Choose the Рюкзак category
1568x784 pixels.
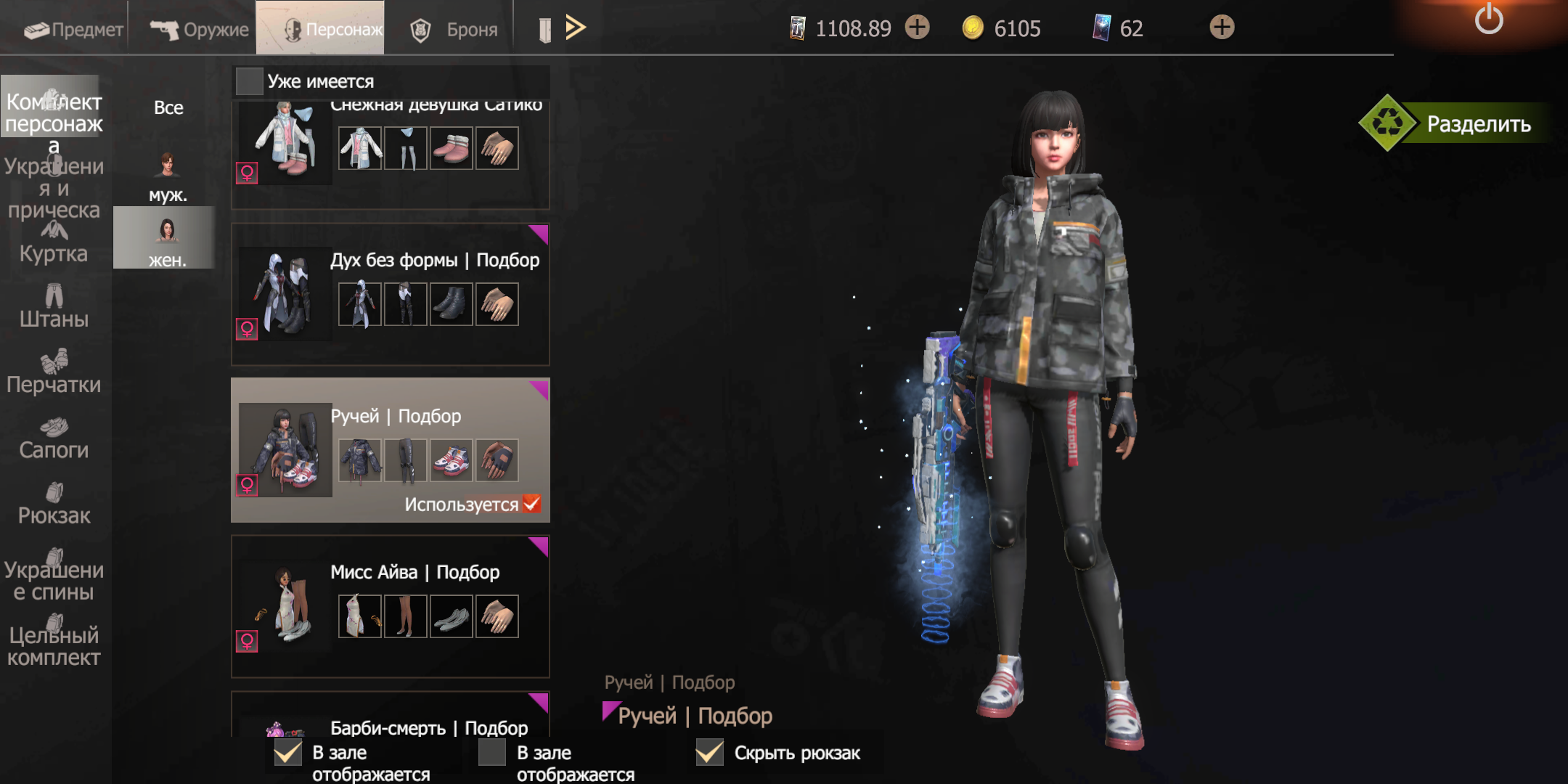tap(54, 503)
